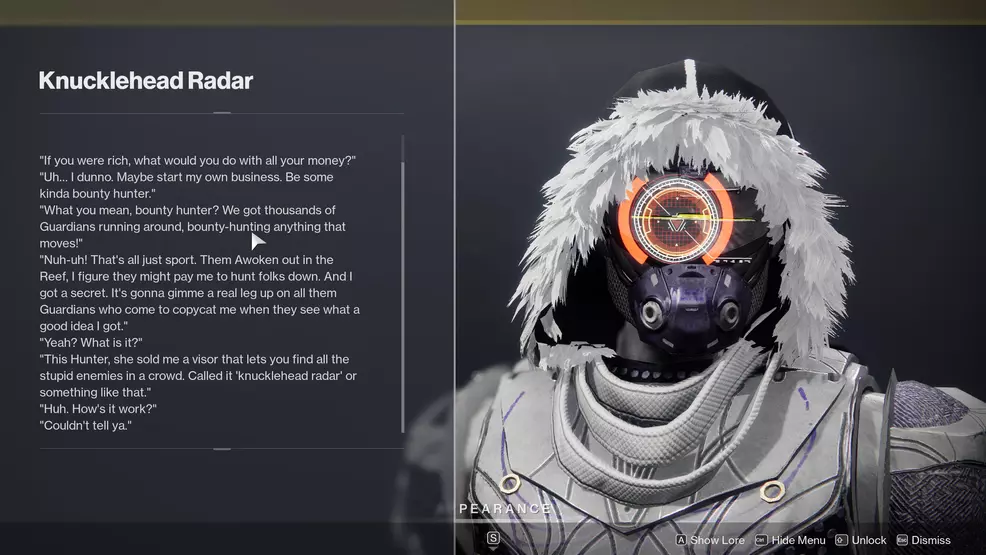Dismiss the Knucklehead Radar details screen

click(923, 540)
